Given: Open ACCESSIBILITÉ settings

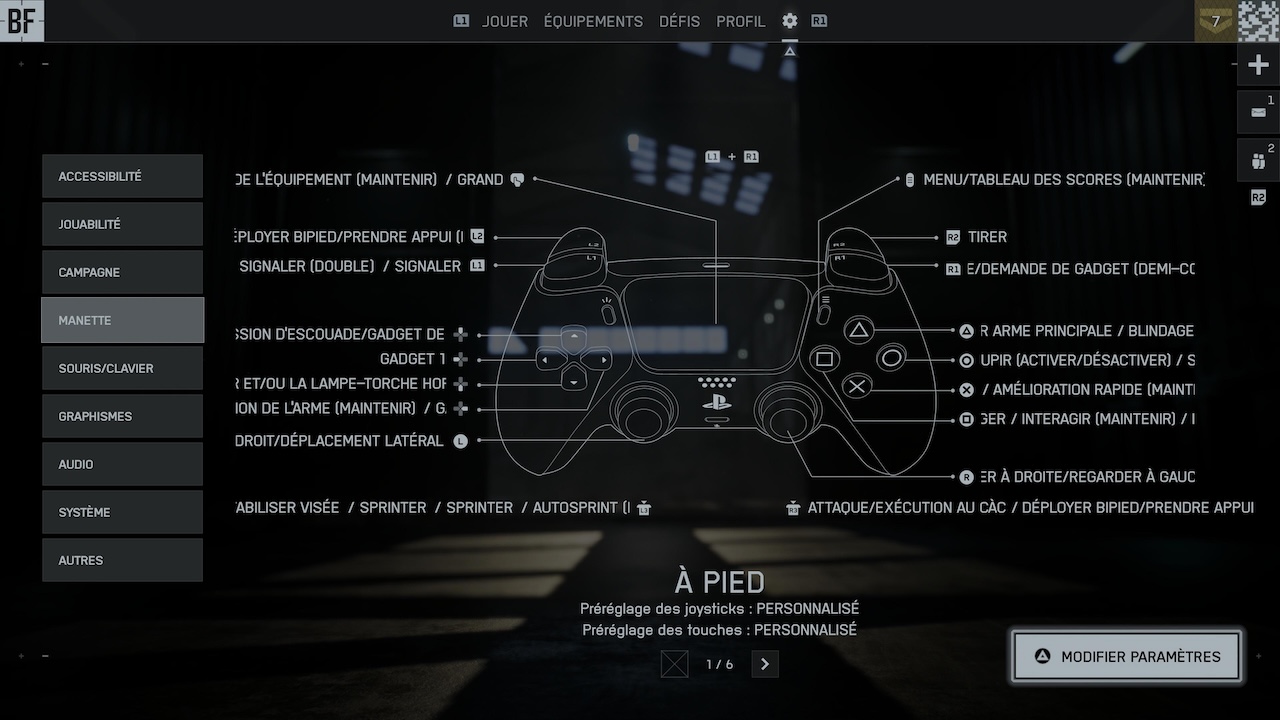Looking at the screenshot, I should coord(122,176).
